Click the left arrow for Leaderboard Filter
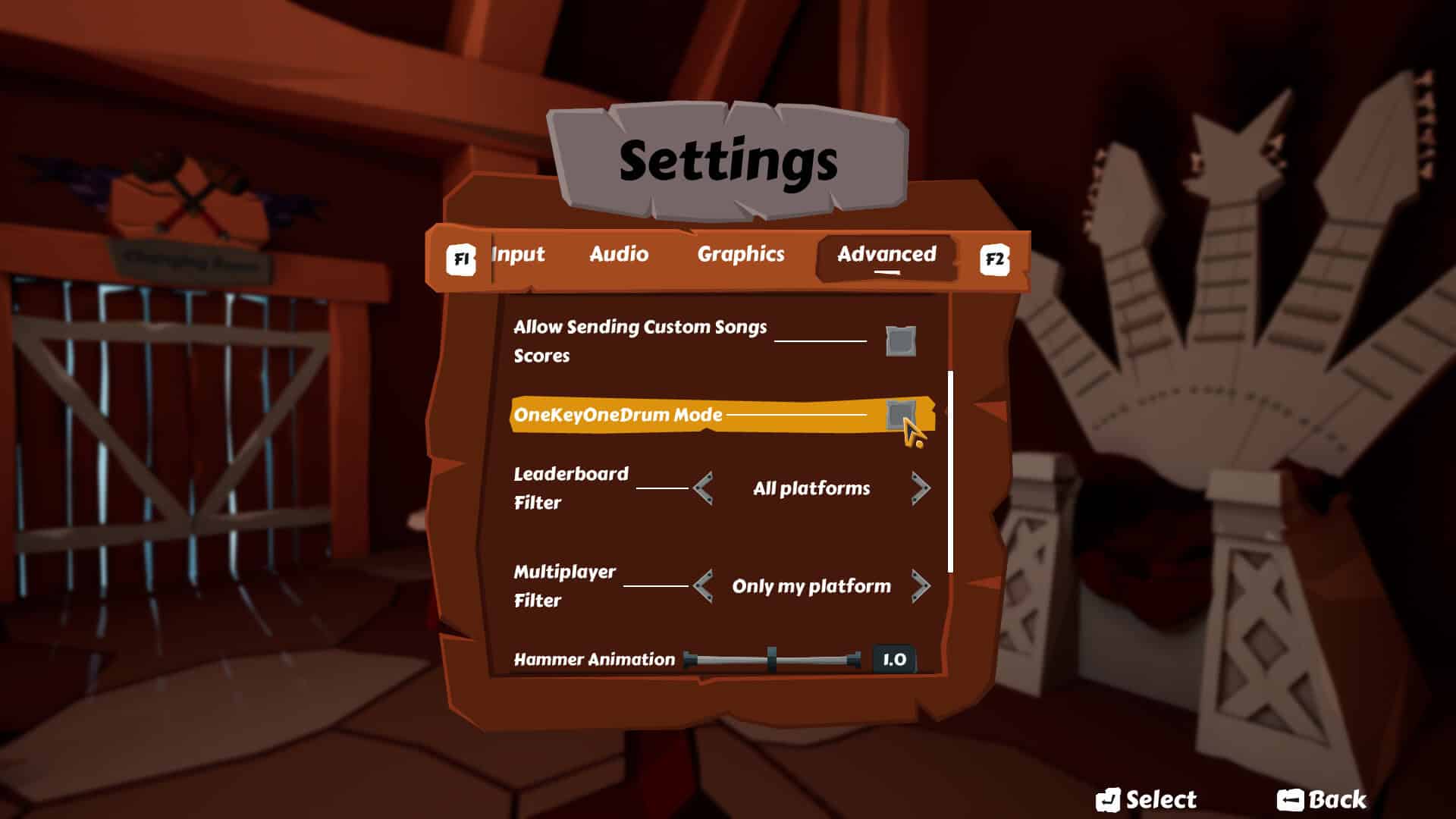 coord(703,489)
